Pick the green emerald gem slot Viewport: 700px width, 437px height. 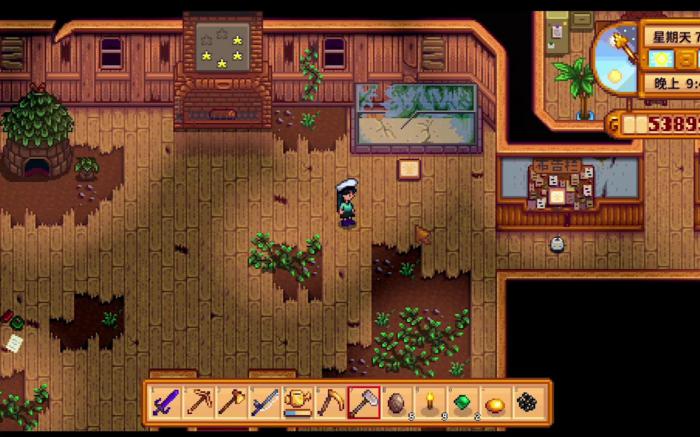[x=463, y=403]
